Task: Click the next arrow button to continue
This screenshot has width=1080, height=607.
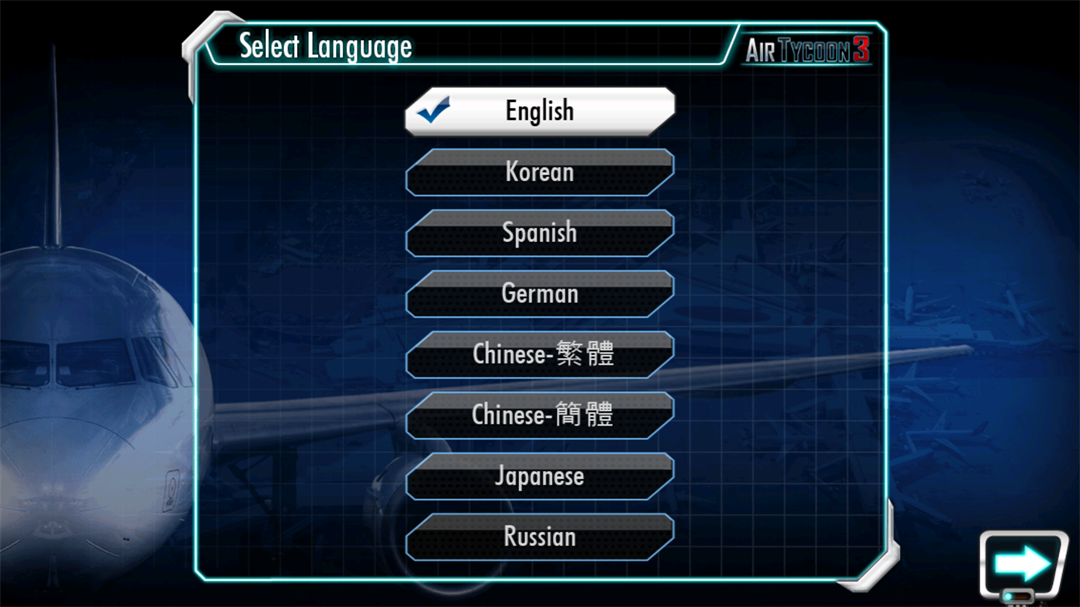Action: tap(1022, 565)
